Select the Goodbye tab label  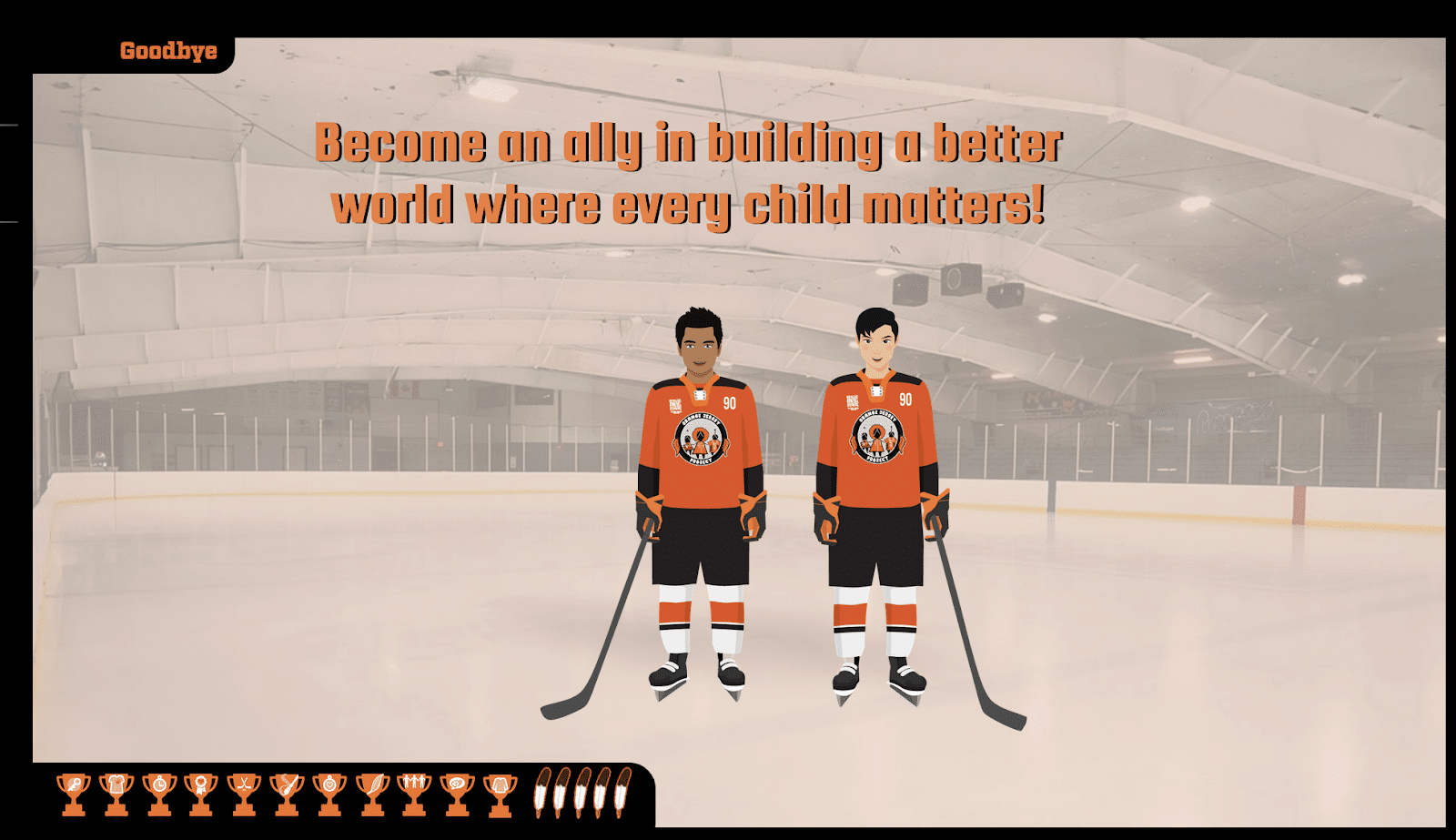168,51
